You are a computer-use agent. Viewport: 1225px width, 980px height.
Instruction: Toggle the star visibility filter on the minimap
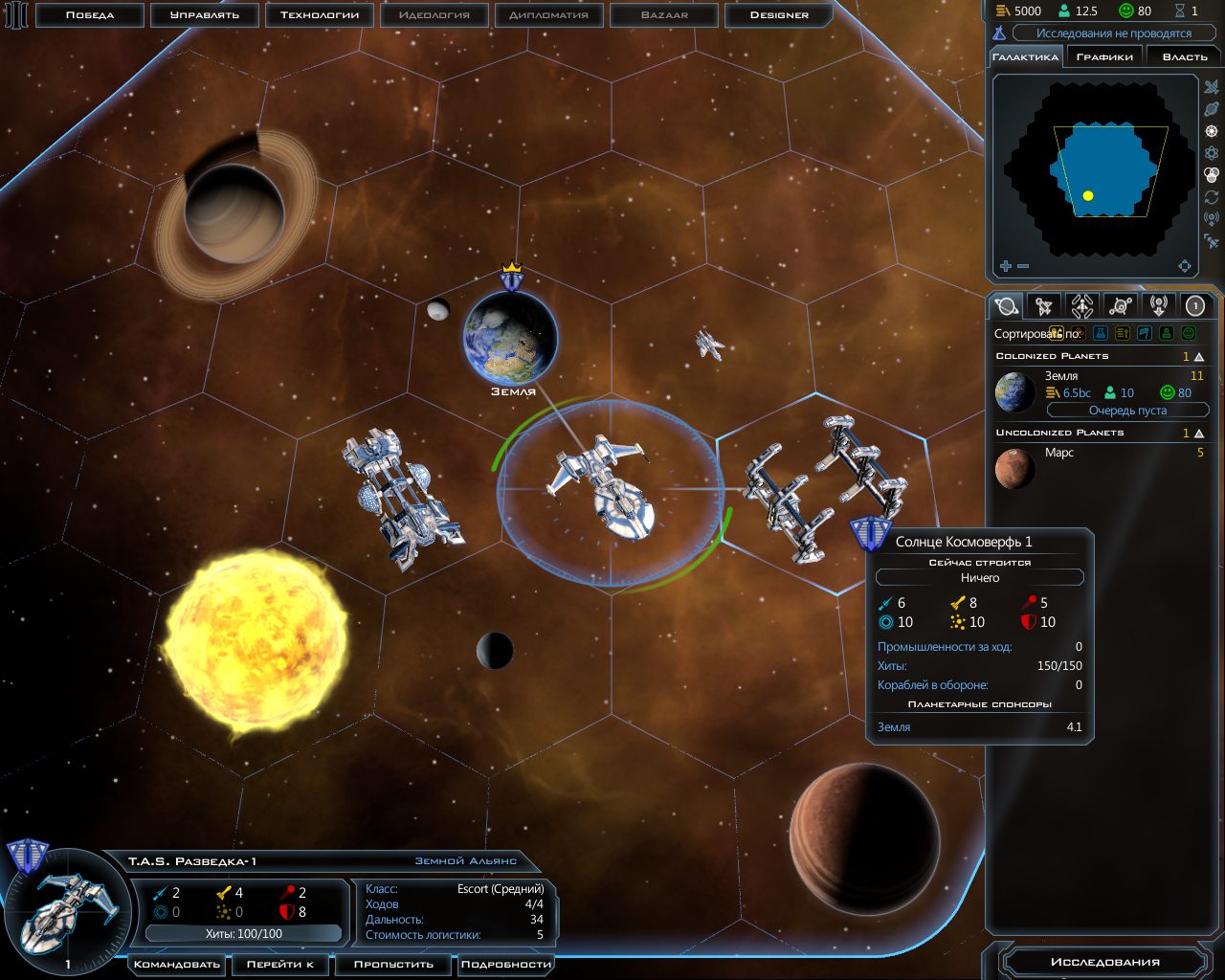1211,130
